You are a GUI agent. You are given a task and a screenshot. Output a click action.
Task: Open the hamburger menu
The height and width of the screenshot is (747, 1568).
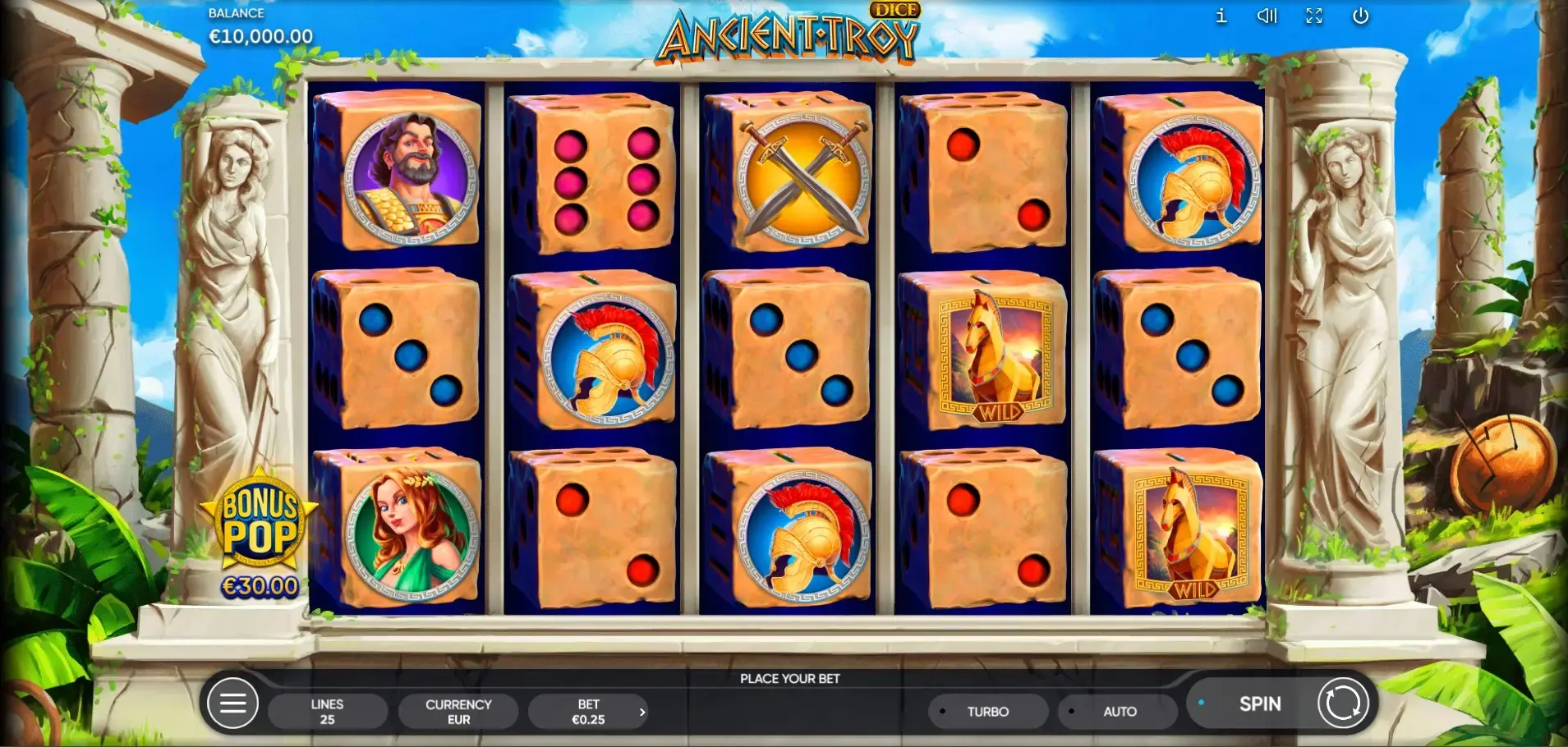pyautogui.click(x=232, y=703)
